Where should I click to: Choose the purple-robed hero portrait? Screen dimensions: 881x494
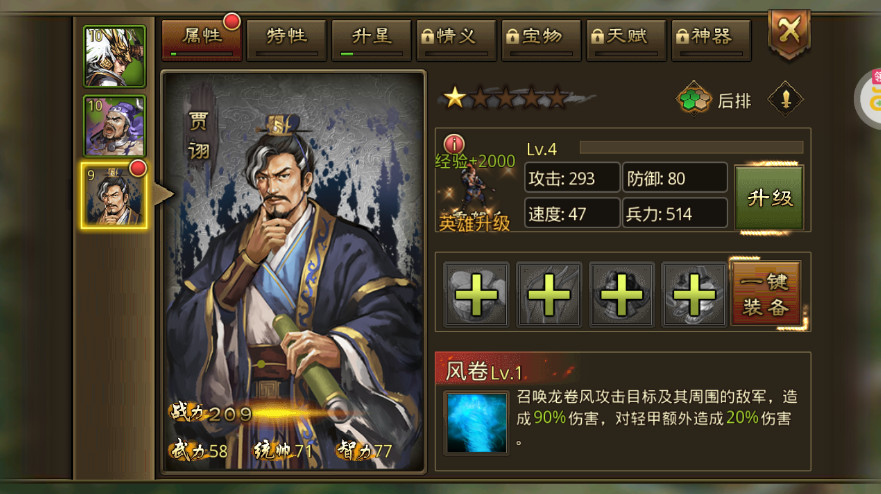pyautogui.click(x=115, y=126)
